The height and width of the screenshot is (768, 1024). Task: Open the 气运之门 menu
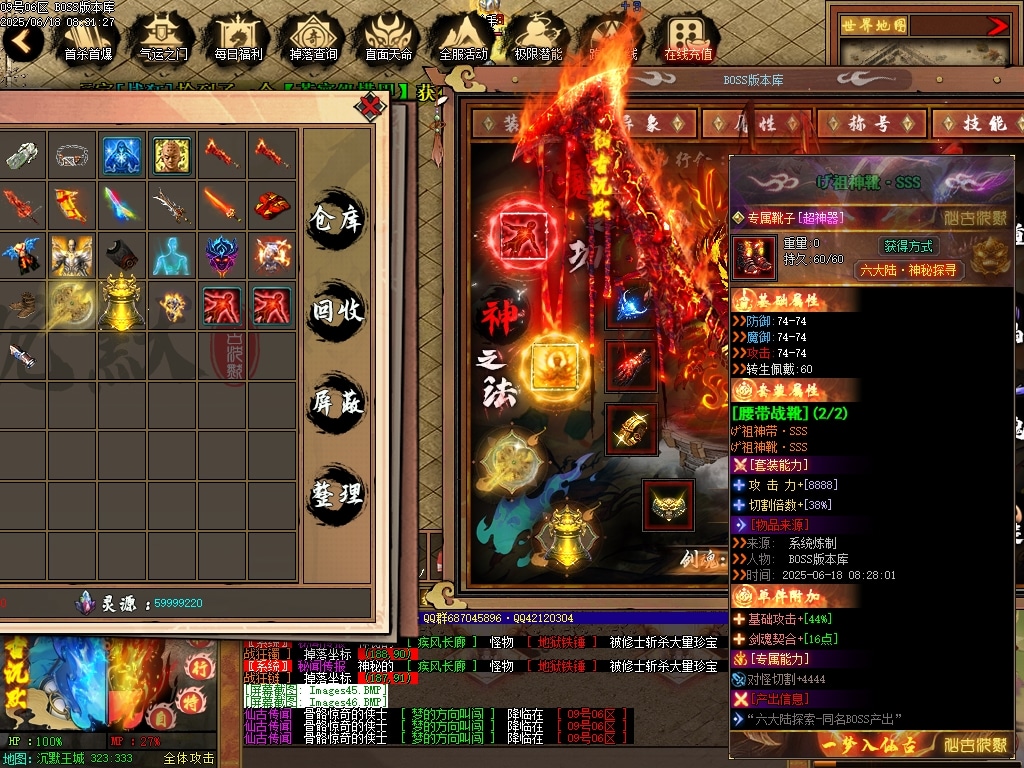tap(162, 38)
